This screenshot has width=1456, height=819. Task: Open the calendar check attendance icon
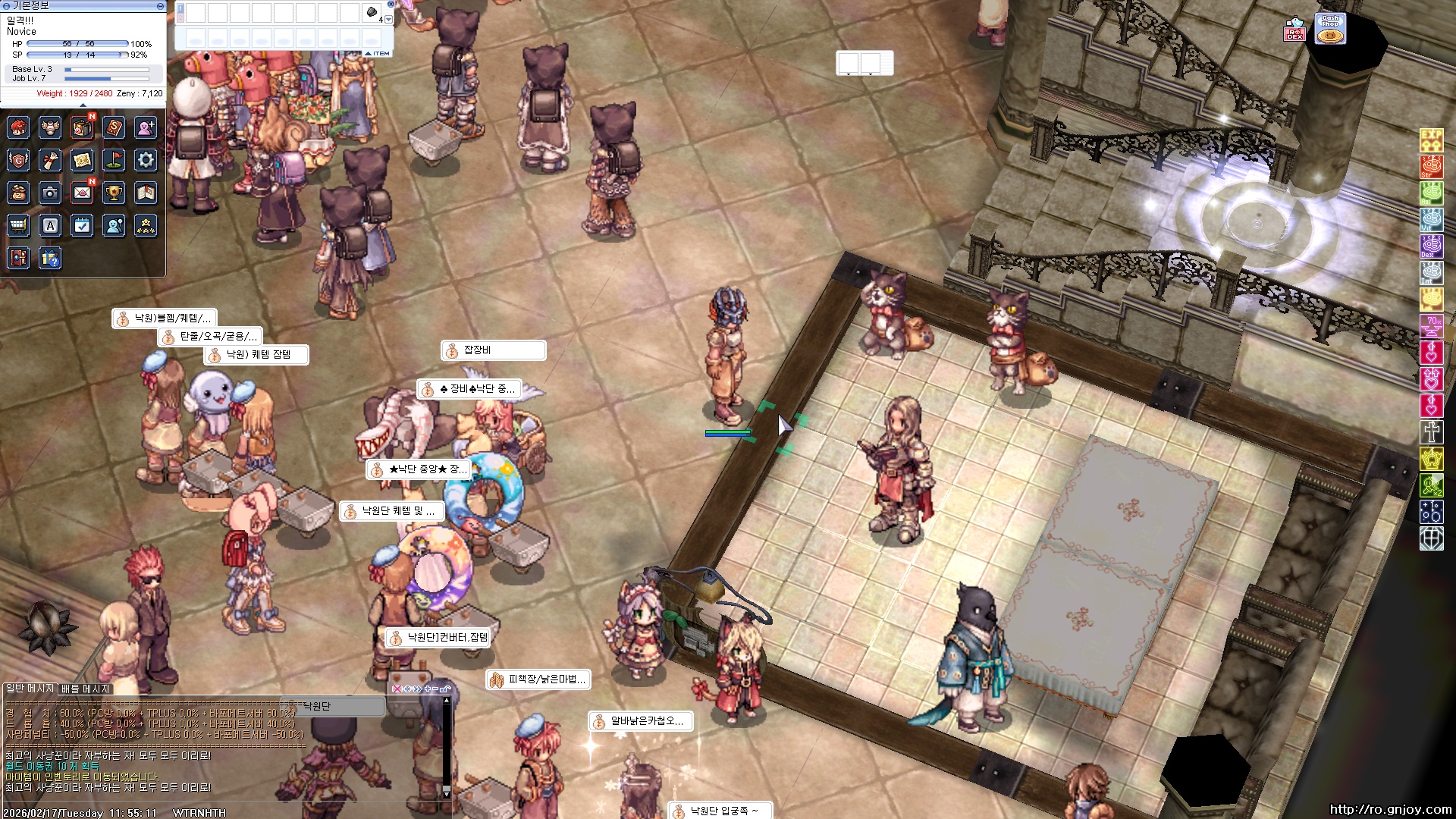(x=82, y=225)
